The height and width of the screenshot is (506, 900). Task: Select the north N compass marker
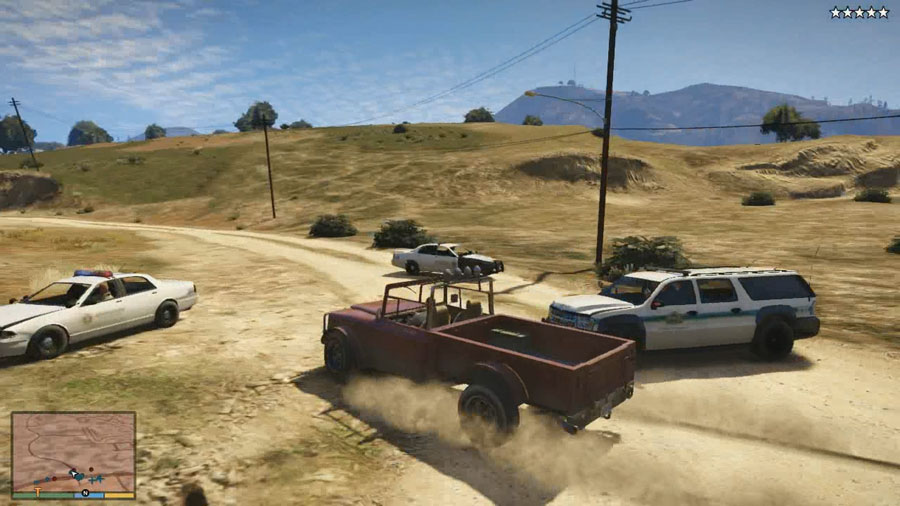(x=85, y=493)
